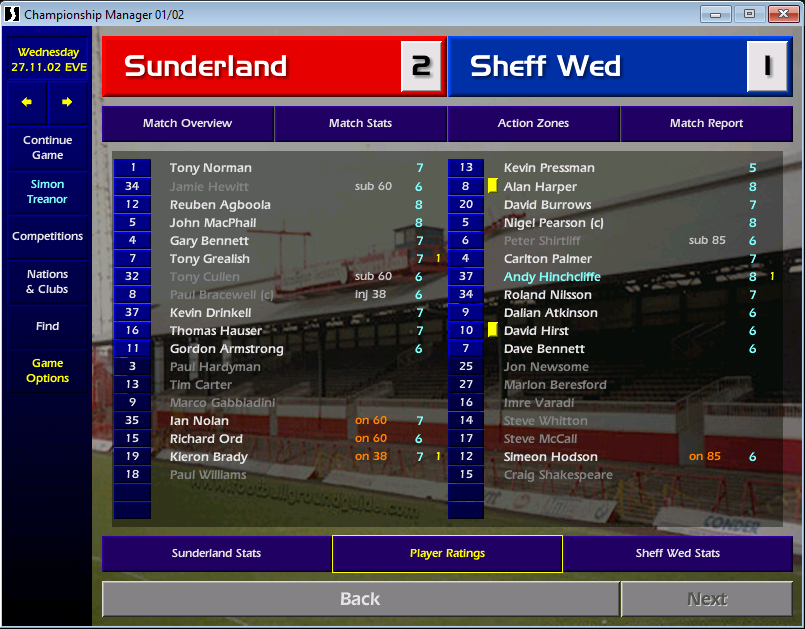Open Nations & Clubs
This screenshot has width=805, height=629.
click(x=48, y=282)
